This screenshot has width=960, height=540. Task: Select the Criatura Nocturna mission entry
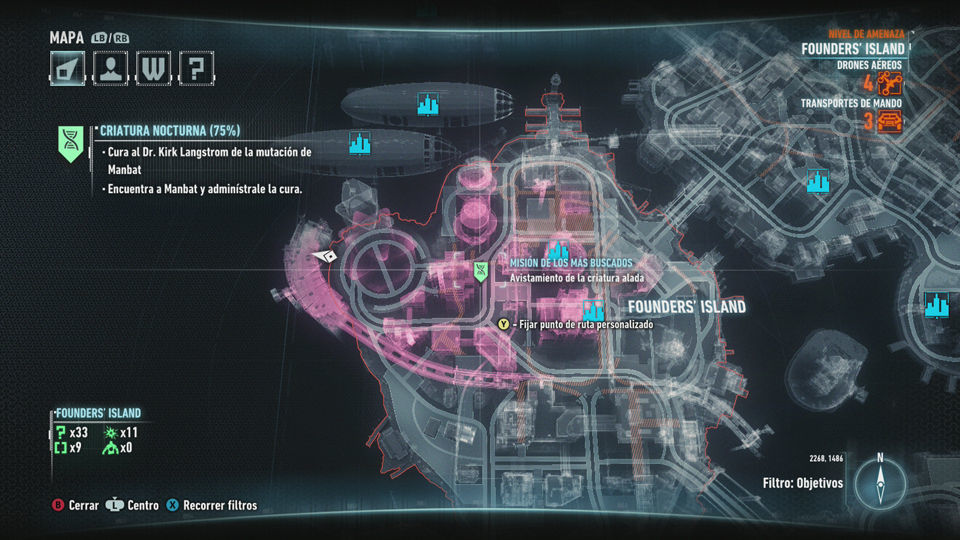point(170,130)
